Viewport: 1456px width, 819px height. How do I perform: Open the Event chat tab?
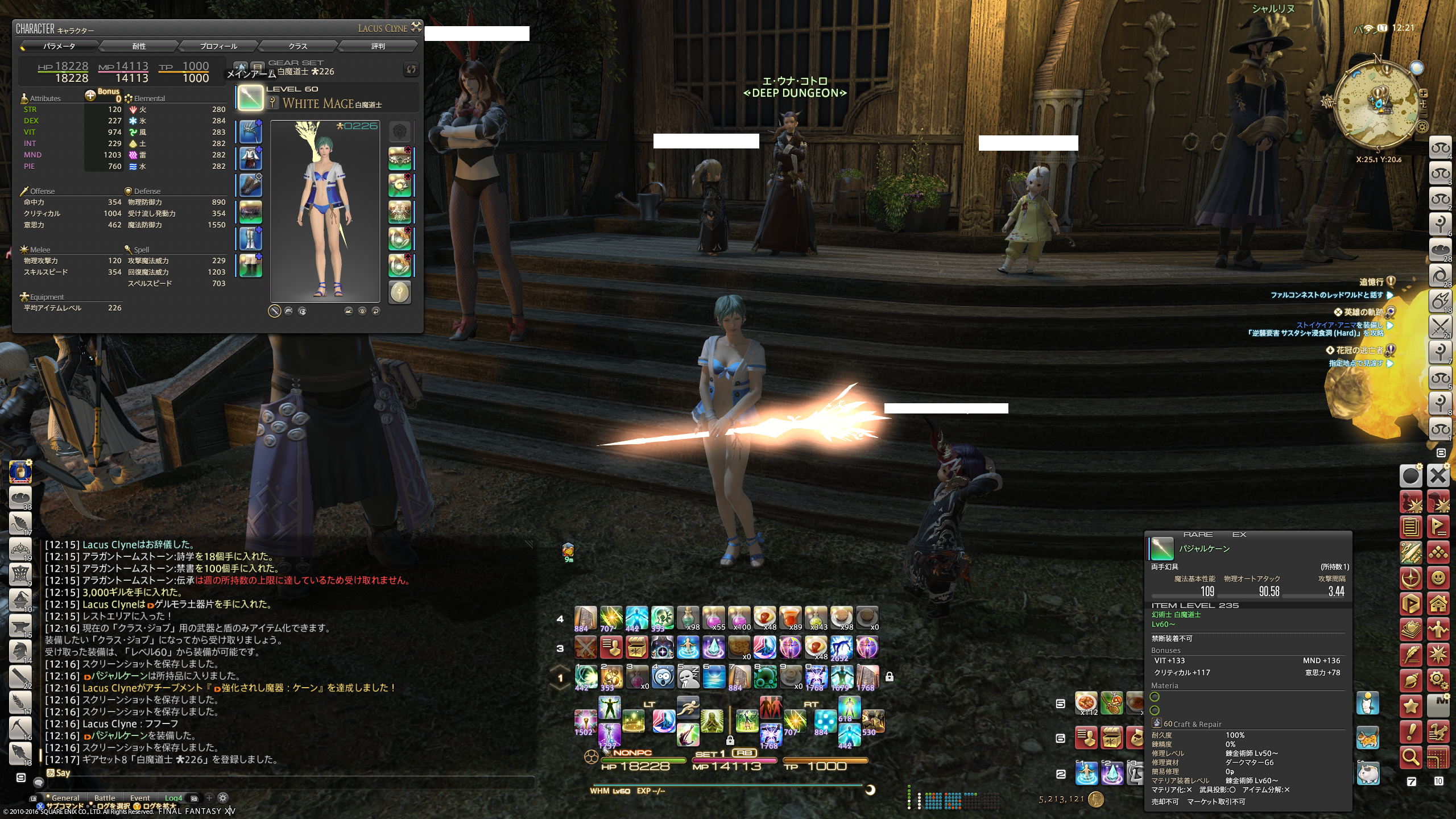coord(140,798)
